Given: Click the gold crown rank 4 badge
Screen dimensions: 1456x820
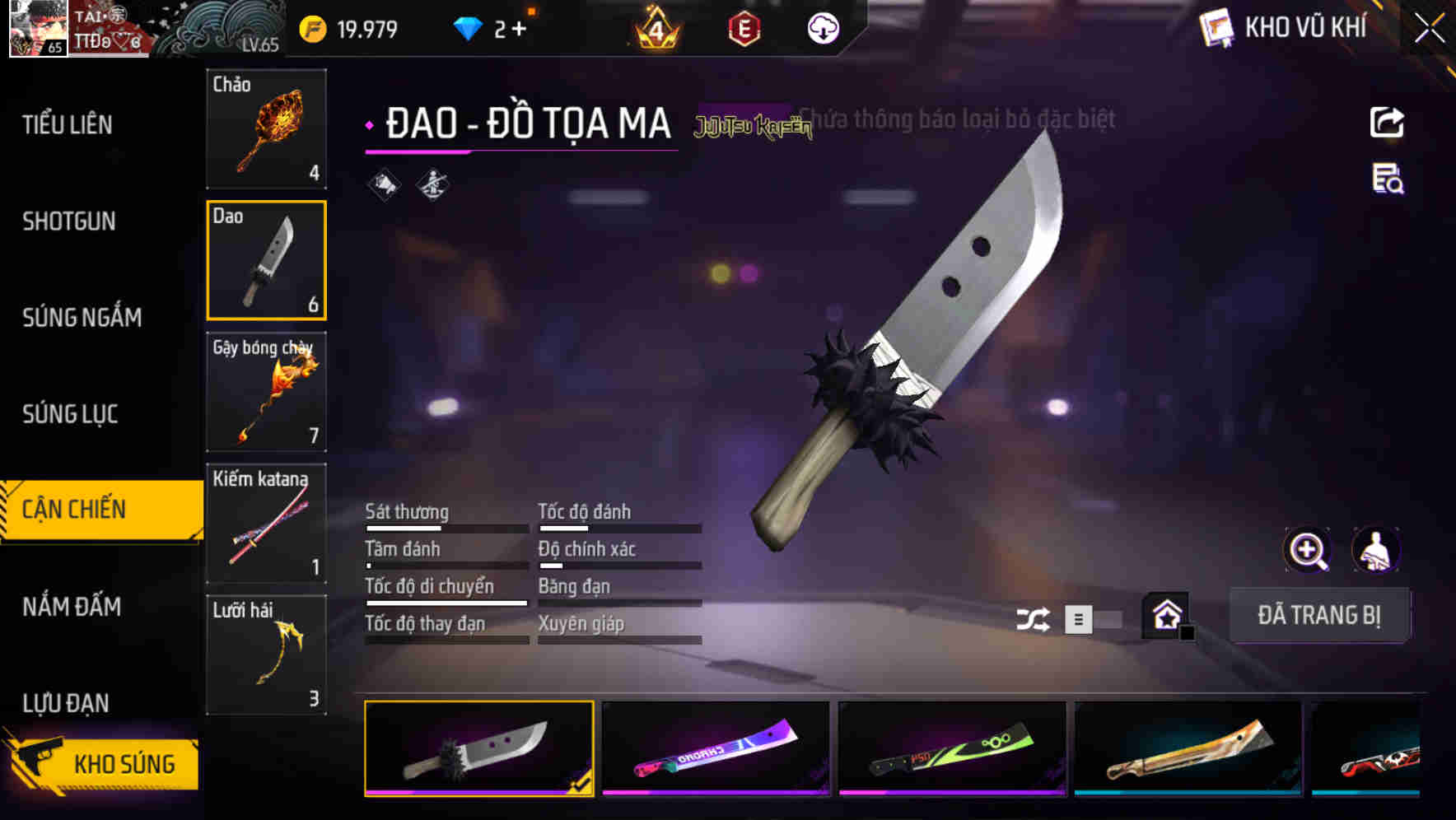Looking at the screenshot, I should 653,29.
